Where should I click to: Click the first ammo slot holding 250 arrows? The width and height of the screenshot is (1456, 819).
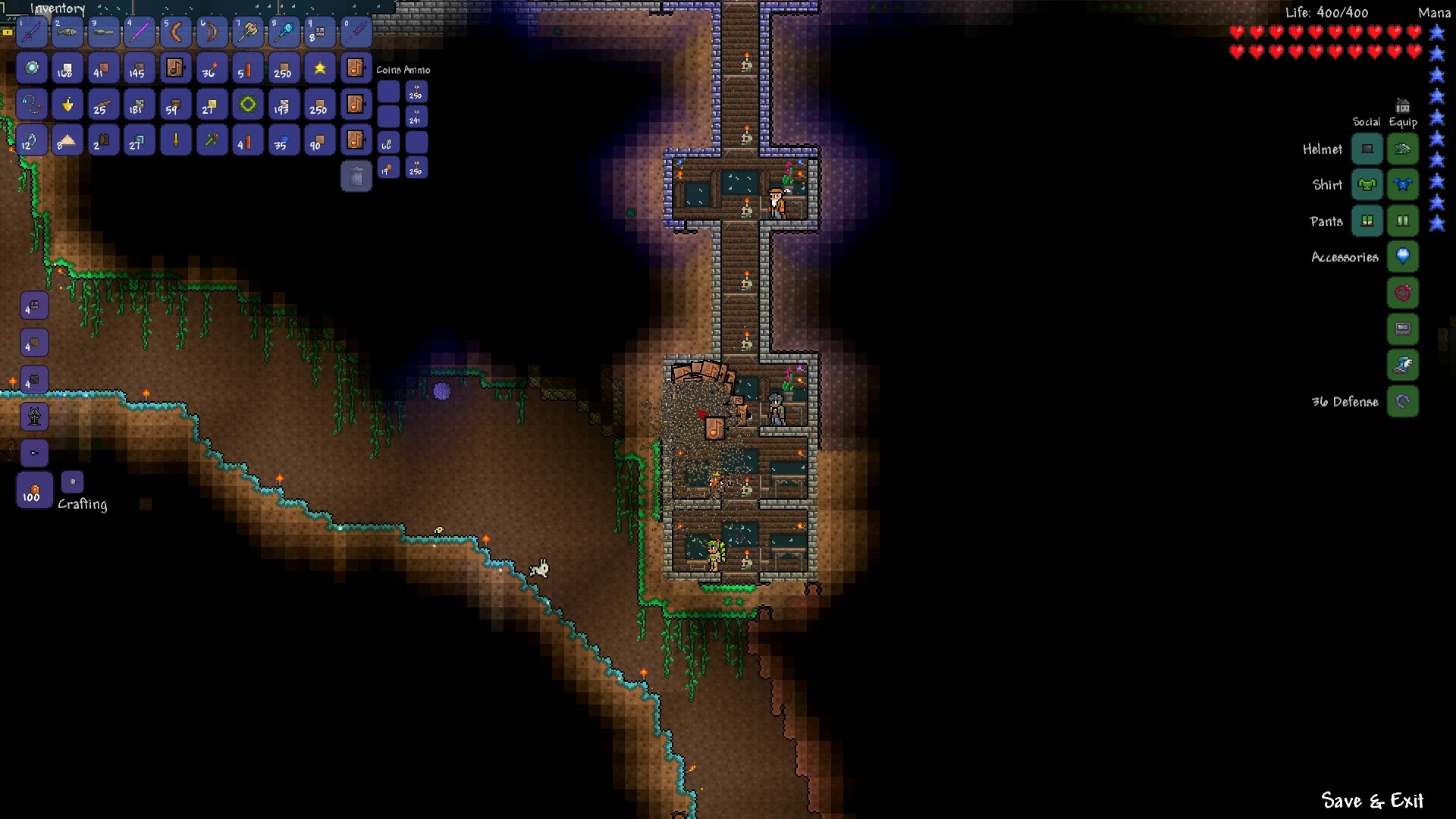click(416, 92)
